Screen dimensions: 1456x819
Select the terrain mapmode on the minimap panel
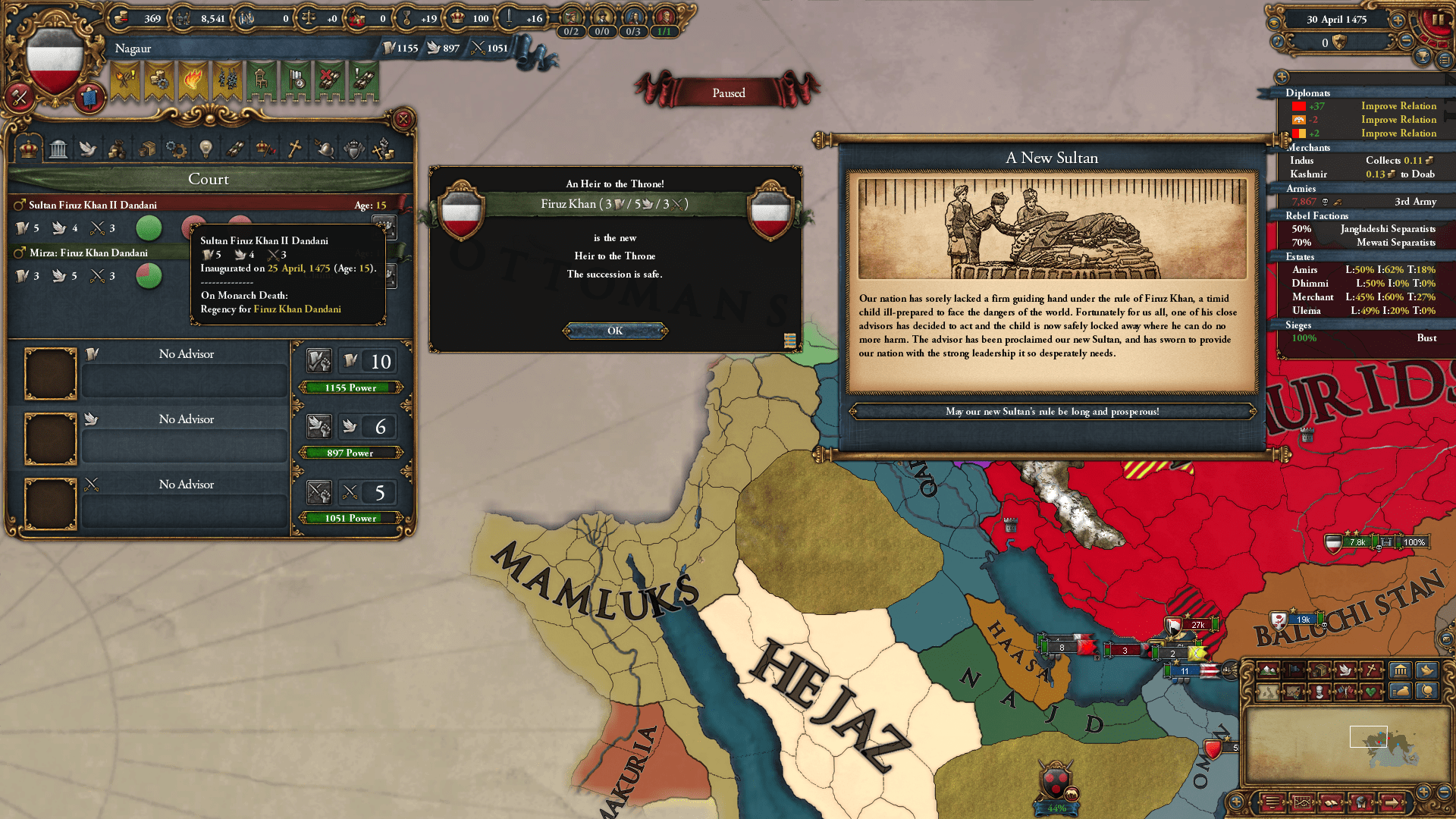[x=1269, y=670]
